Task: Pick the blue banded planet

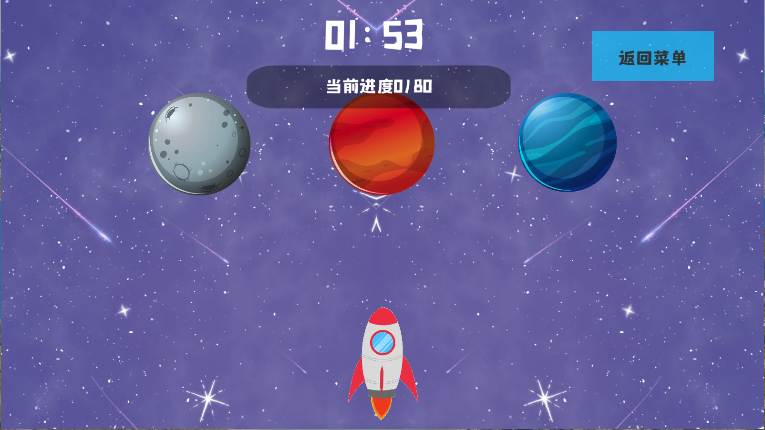Action: click(567, 141)
